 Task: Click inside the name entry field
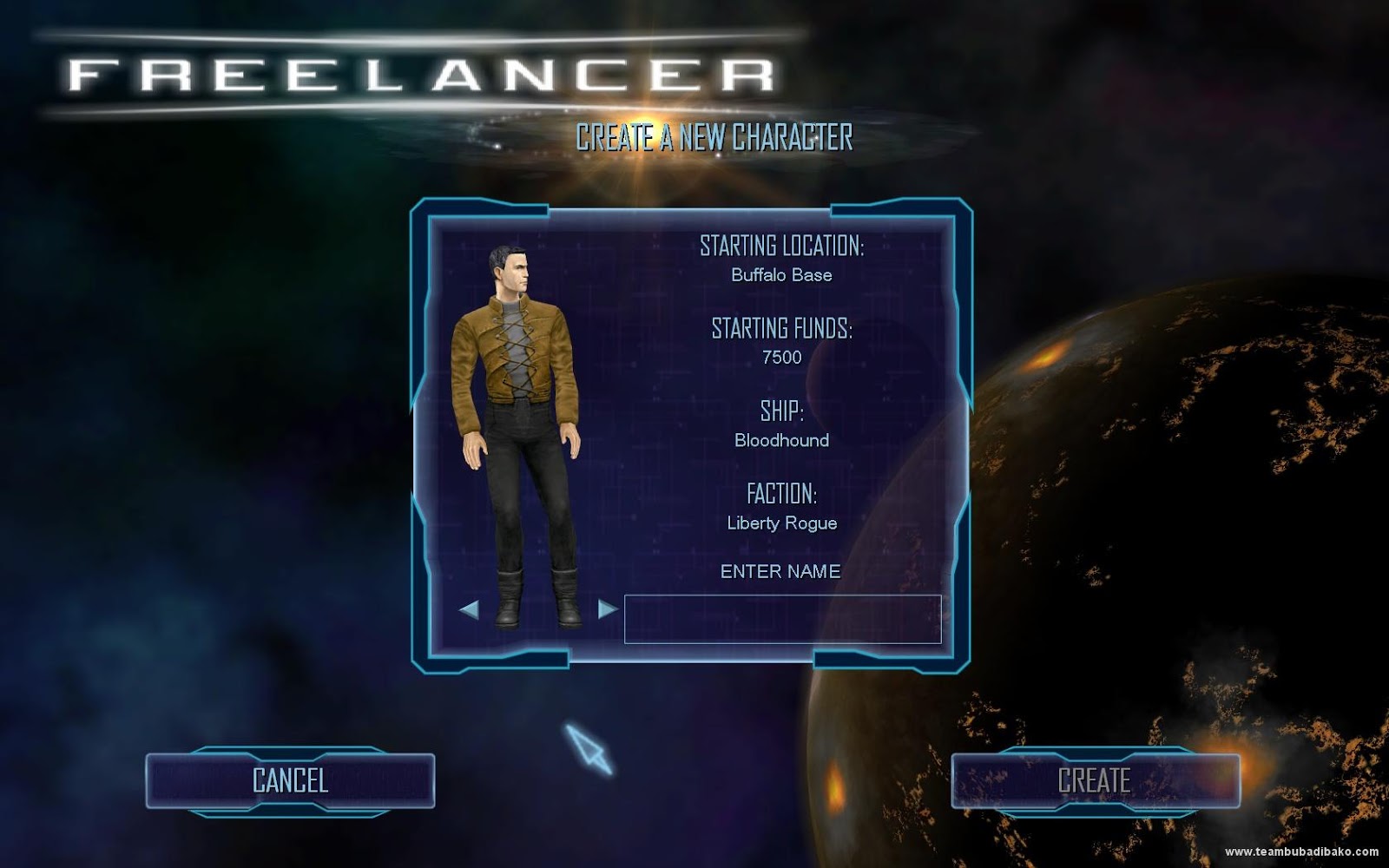pyautogui.click(x=782, y=618)
